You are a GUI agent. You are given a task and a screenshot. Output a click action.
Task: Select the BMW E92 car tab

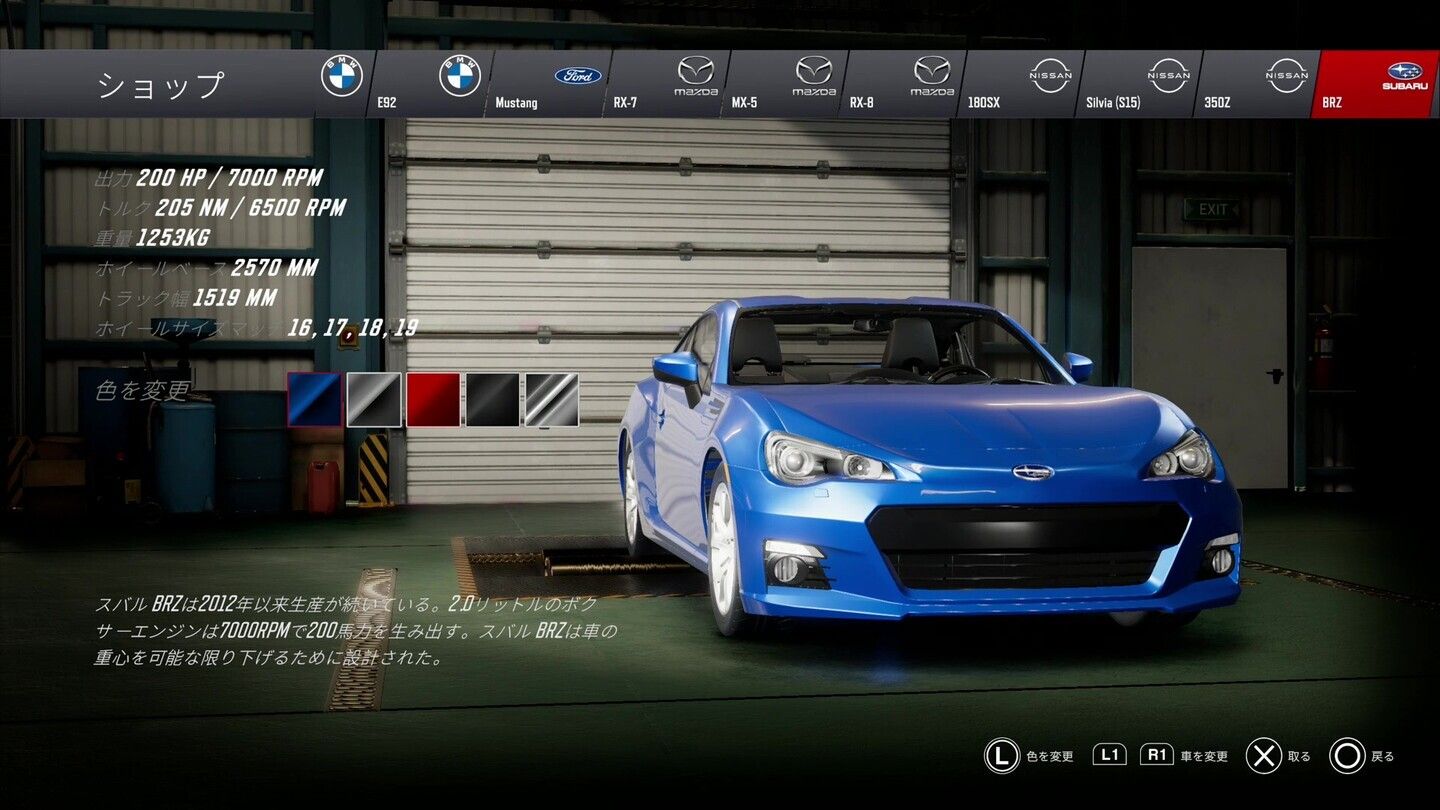[x=430, y=84]
